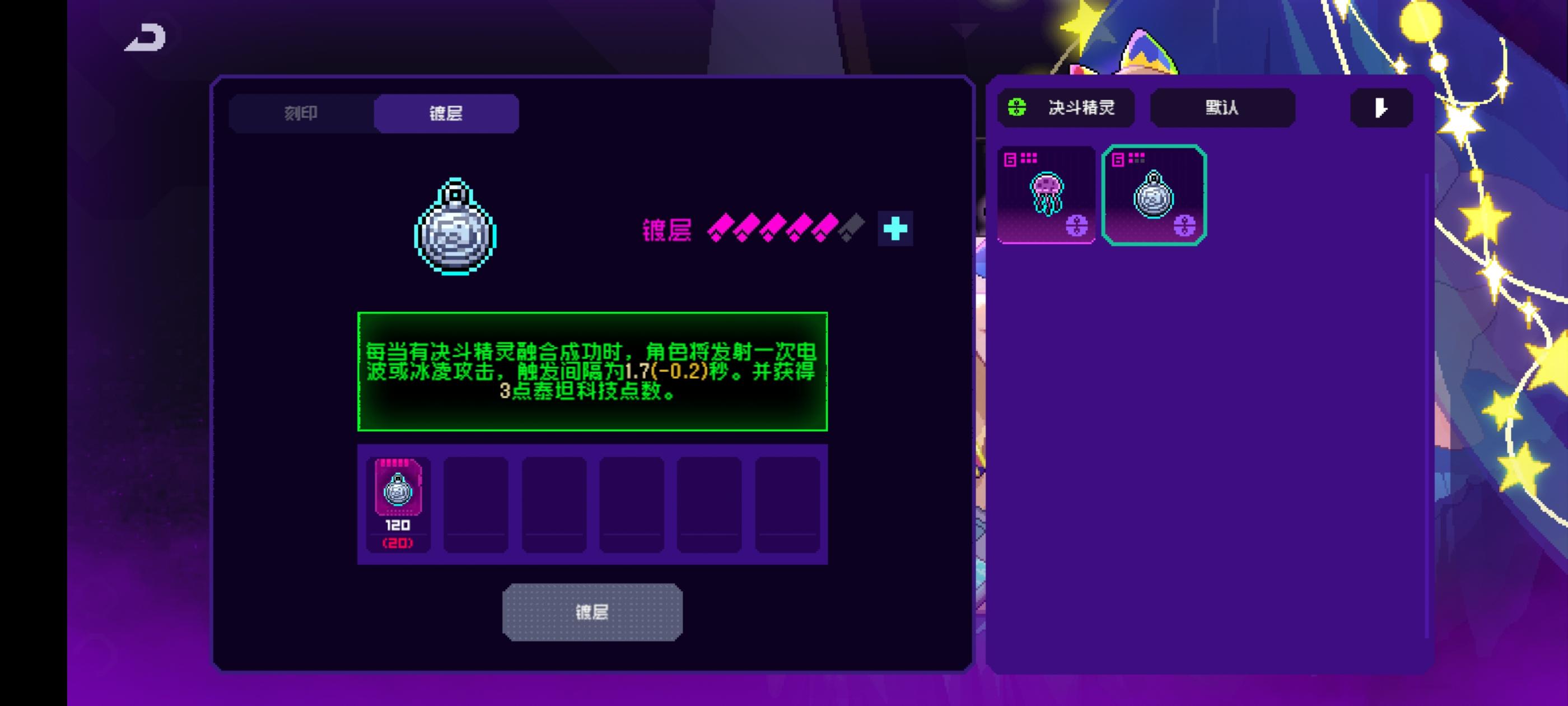
Task: Open the 默认 sorting dropdown
Action: 1222,108
